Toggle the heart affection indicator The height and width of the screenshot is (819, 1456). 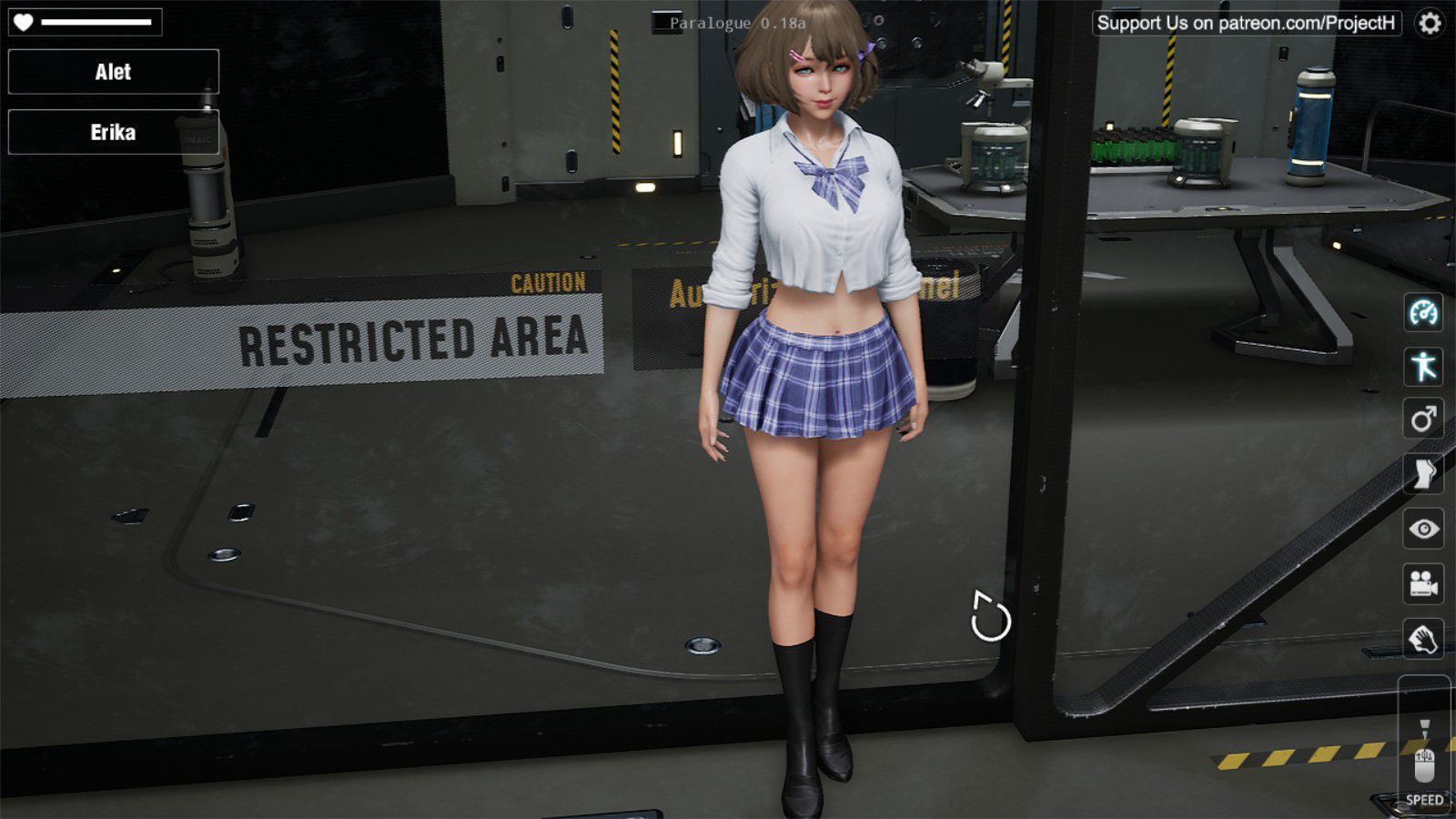tap(23, 20)
